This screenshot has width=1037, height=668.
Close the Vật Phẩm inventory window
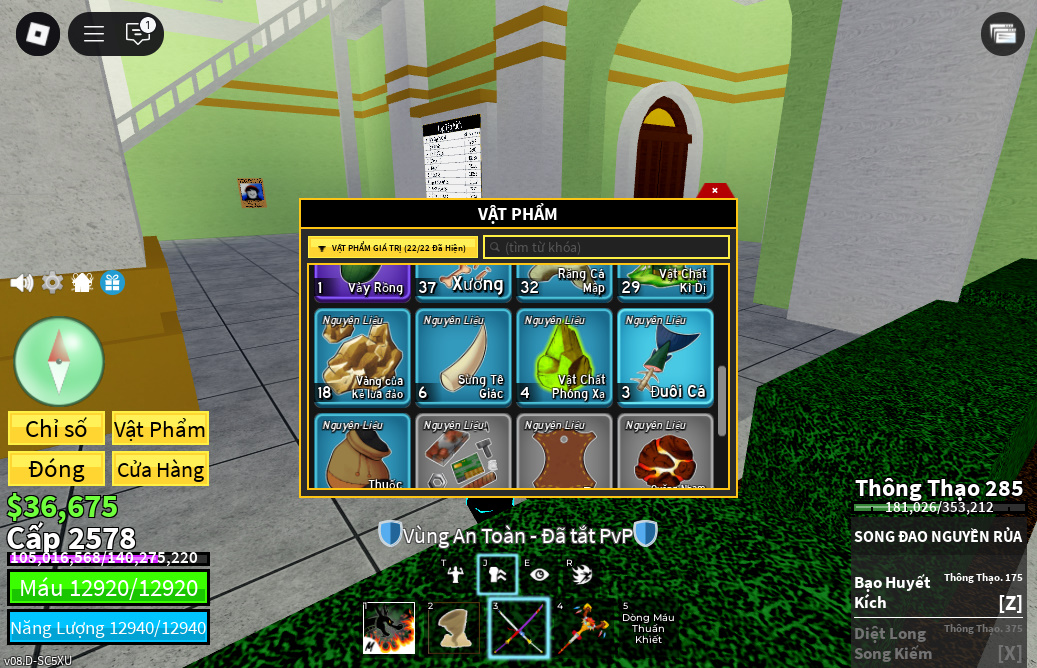tap(715, 190)
